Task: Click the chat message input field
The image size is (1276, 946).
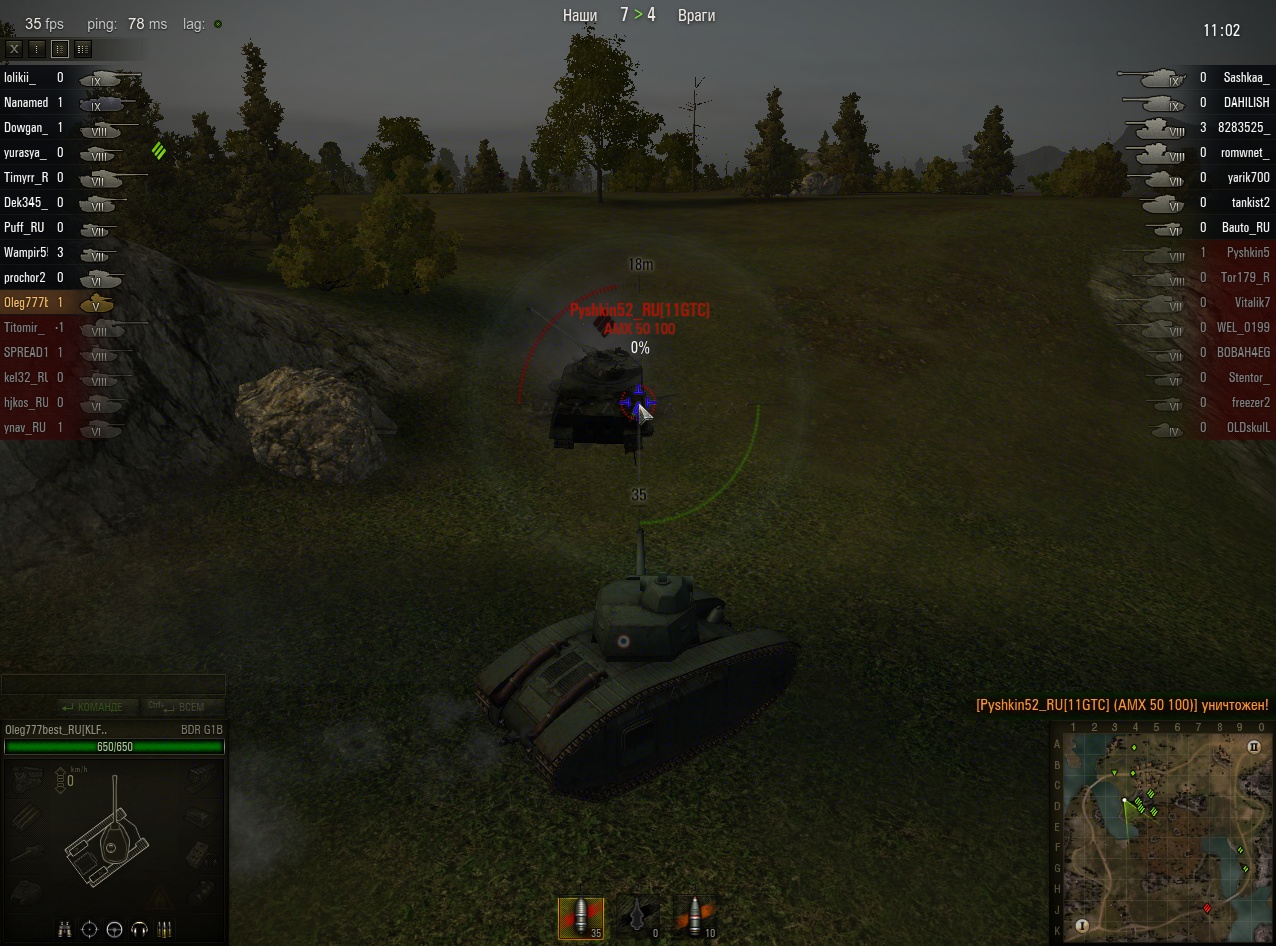Action: tap(113, 685)
